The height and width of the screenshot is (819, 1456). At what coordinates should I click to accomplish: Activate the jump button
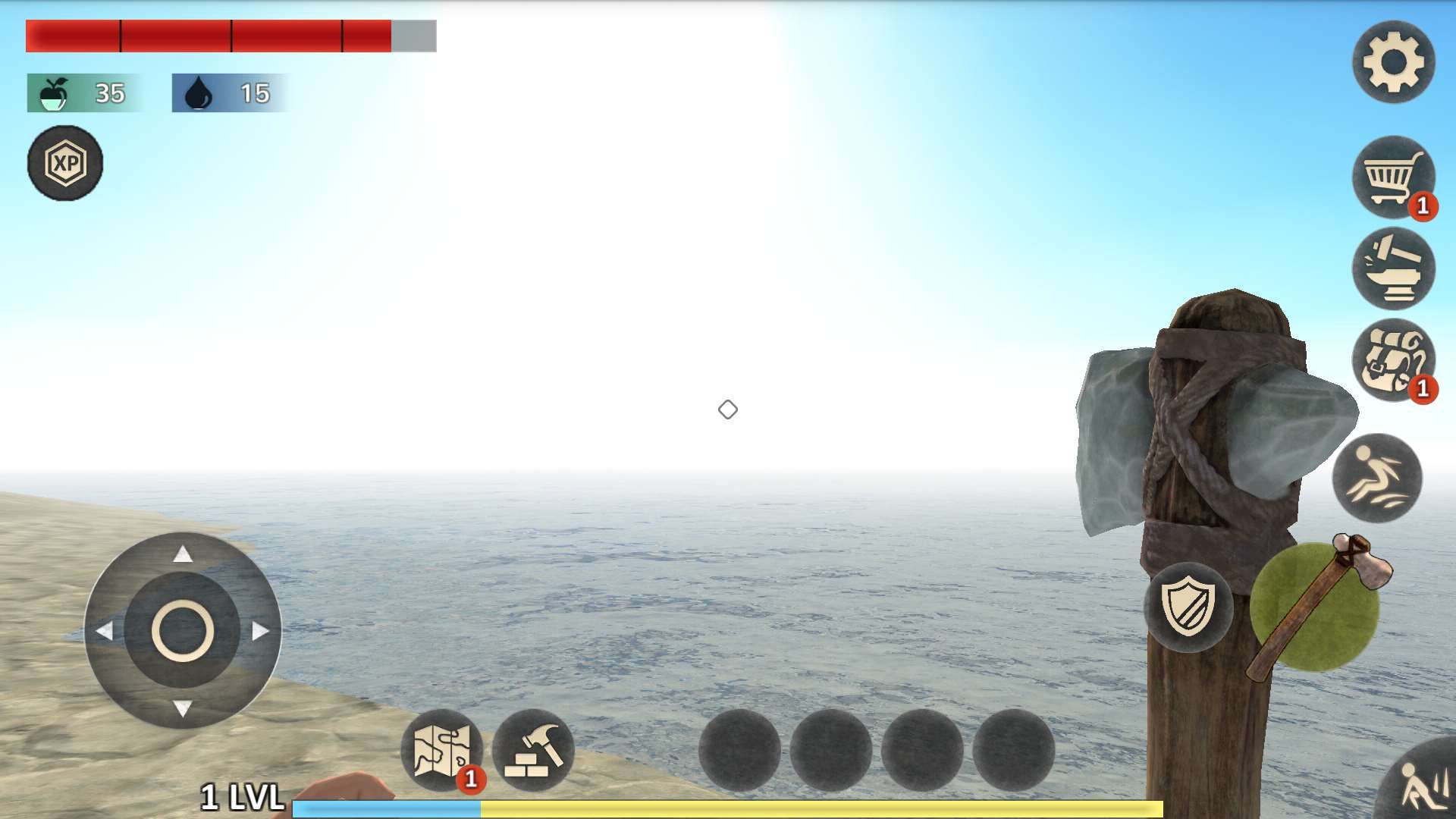point(1377,479)
